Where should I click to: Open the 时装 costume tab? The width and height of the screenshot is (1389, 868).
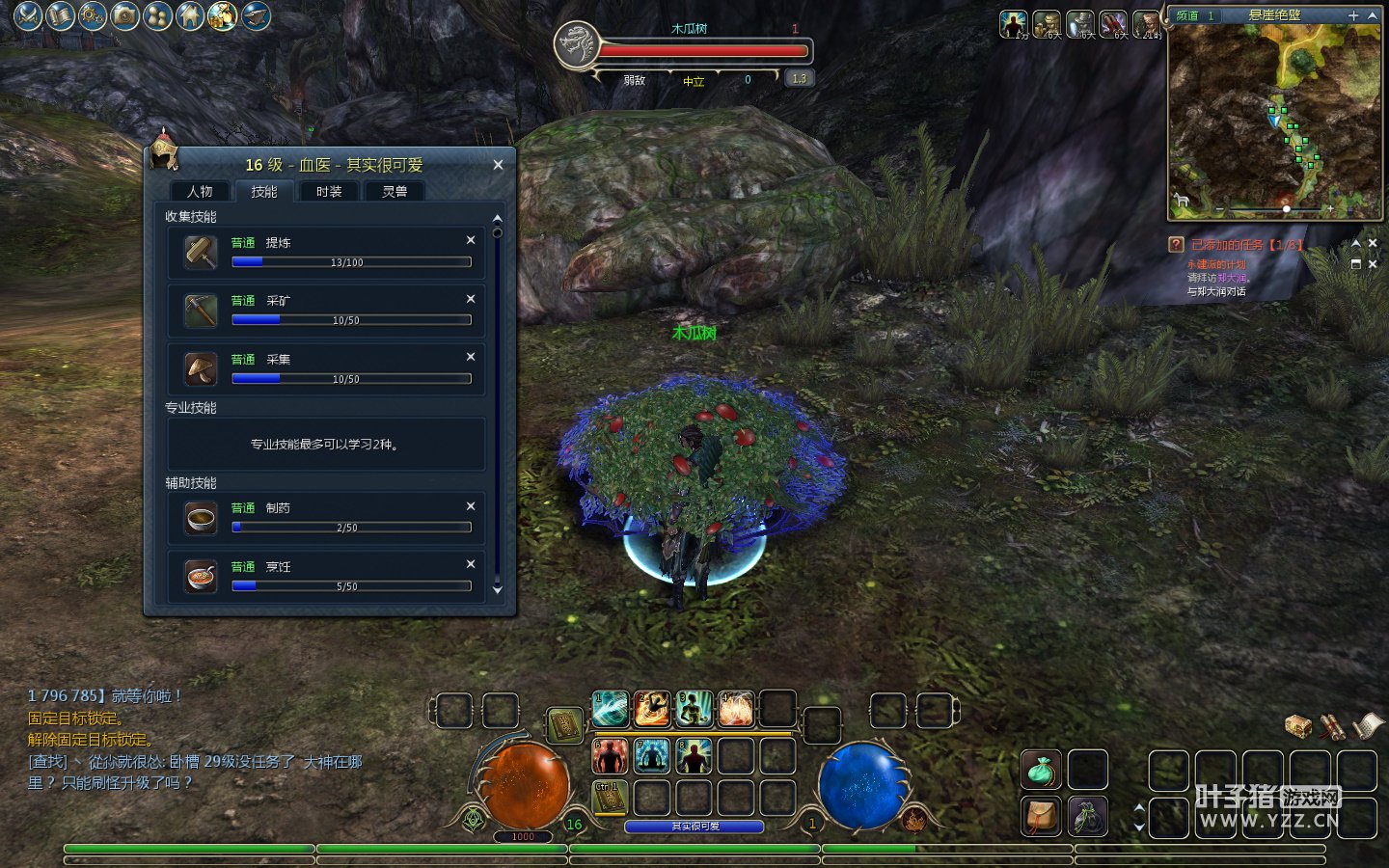329,191
